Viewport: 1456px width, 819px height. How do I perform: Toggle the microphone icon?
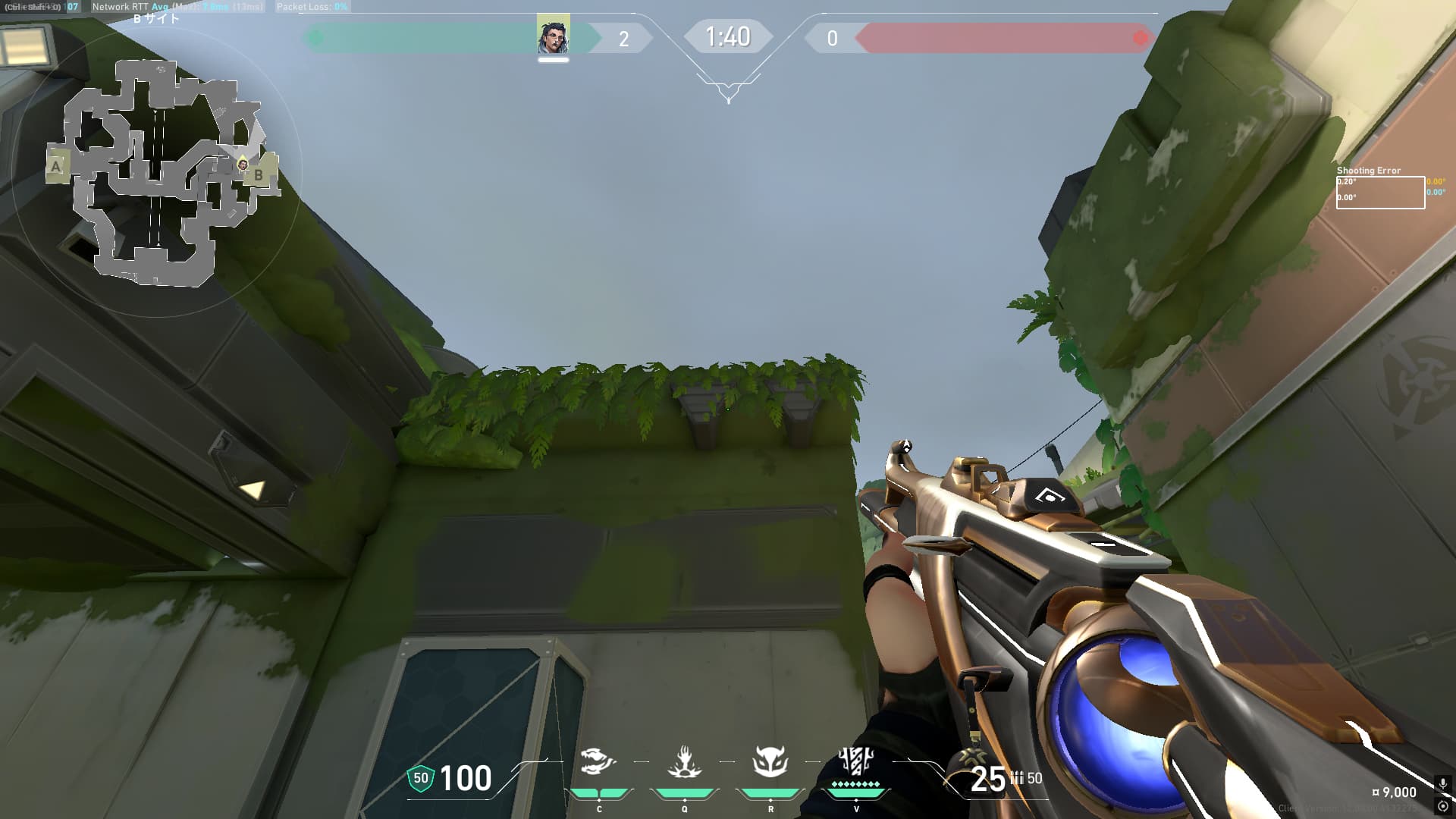[x=1442, y=784]
